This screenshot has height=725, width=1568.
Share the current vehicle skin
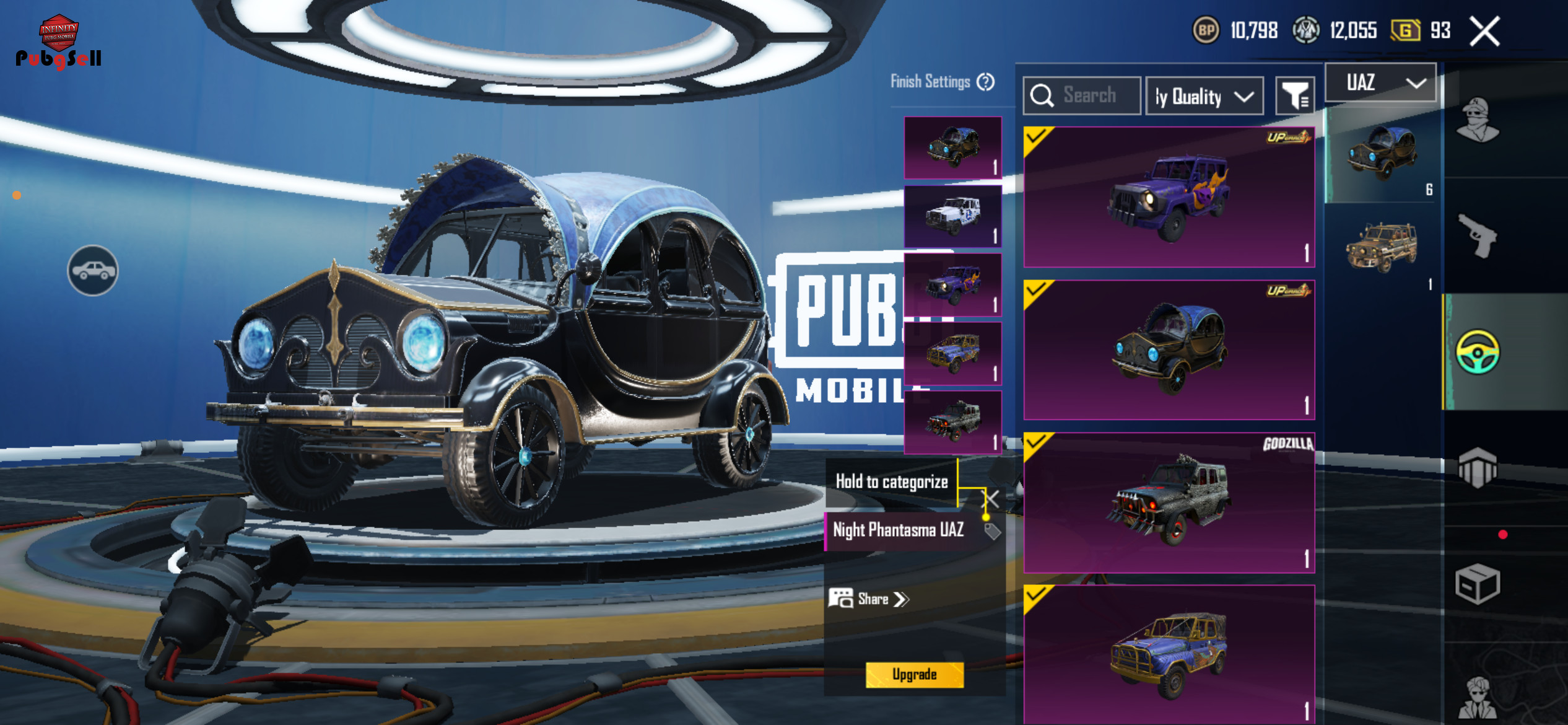pos(869,599)
